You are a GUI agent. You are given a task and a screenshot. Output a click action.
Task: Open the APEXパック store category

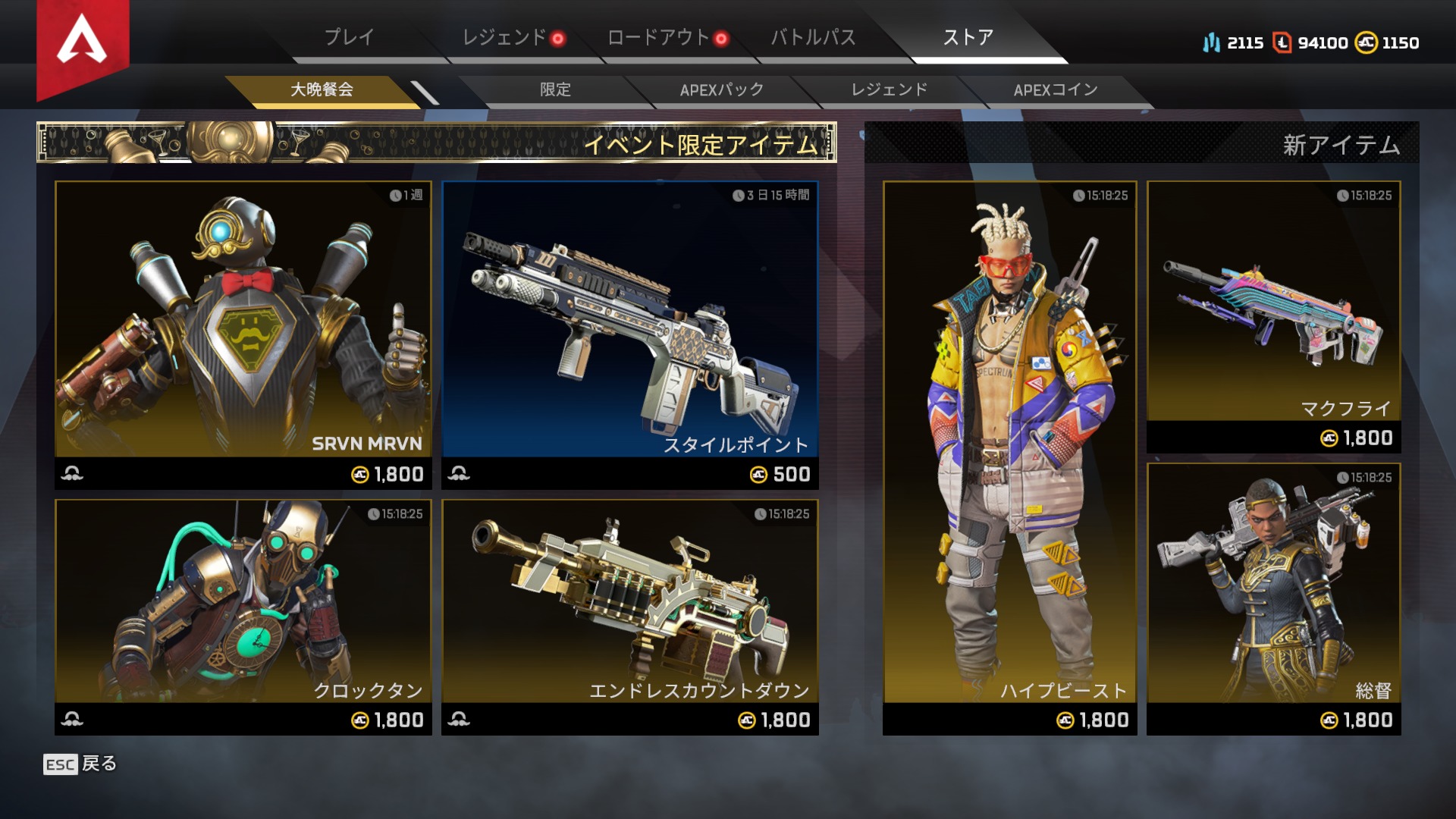coord(721,89)
